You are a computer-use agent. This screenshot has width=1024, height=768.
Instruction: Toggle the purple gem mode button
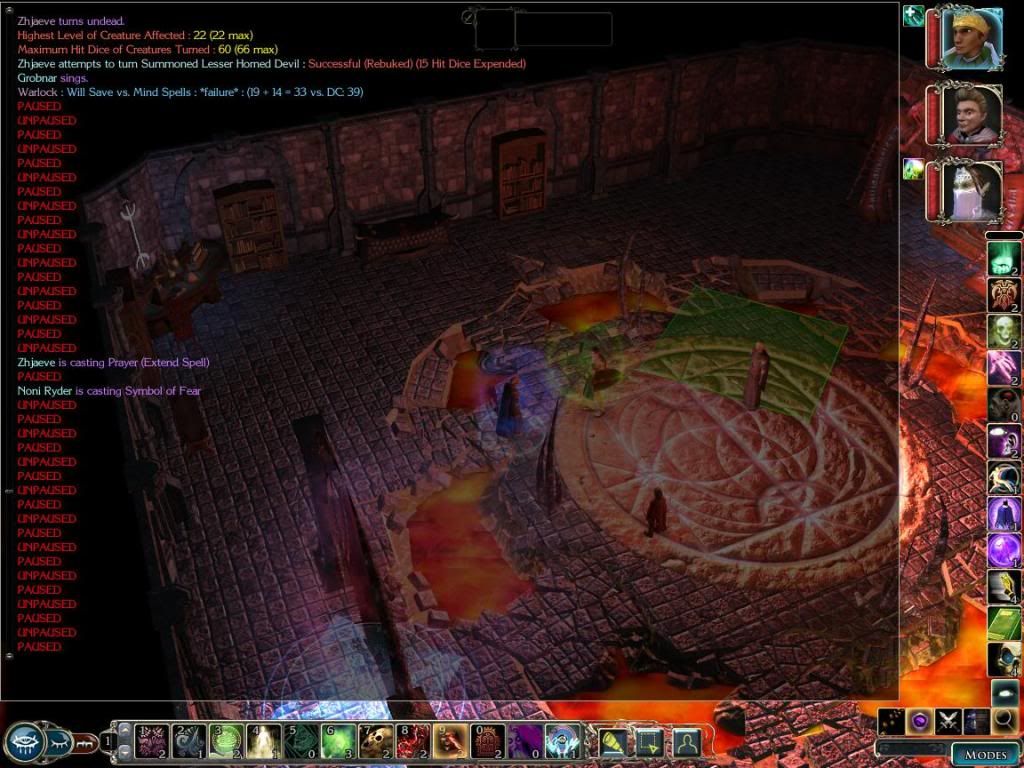pos(920,721)
